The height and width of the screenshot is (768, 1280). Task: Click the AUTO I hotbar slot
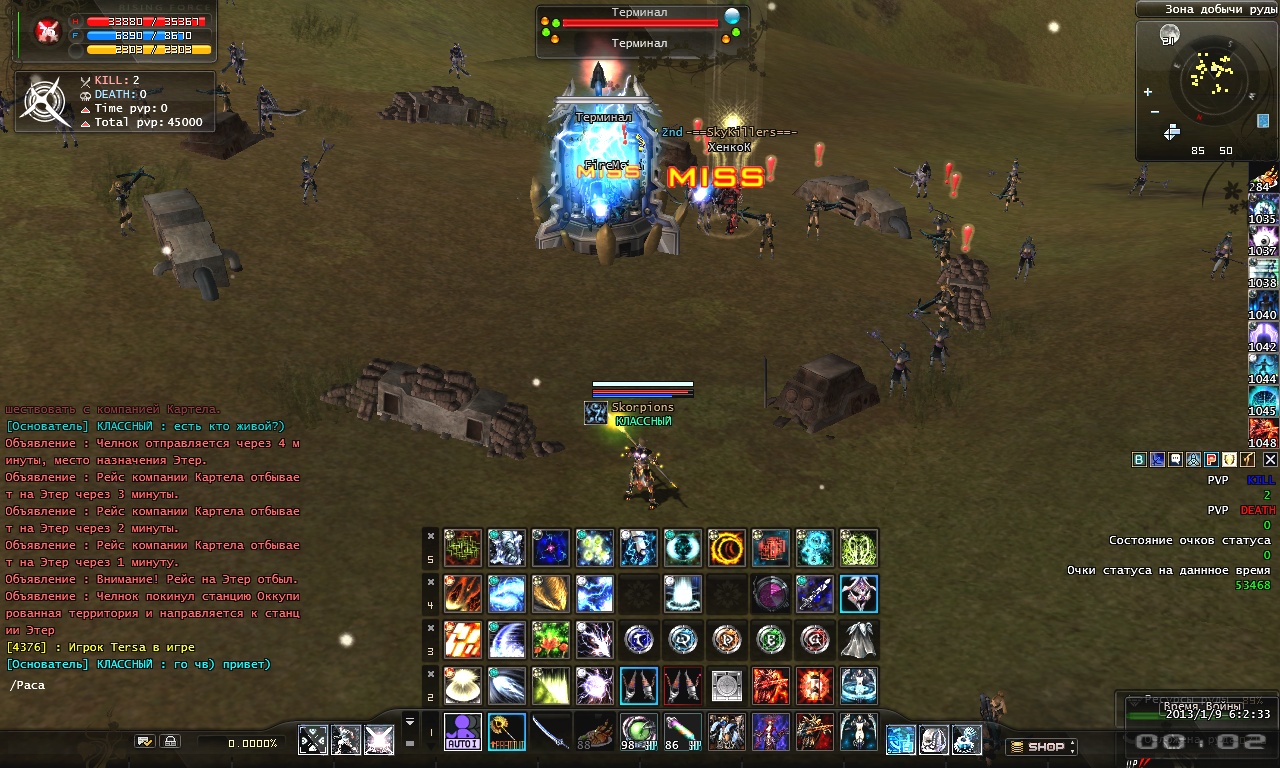pos(462,731)
